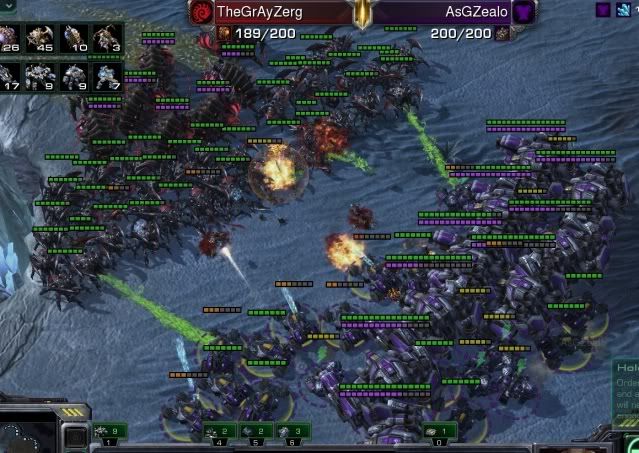
Task: Click the minimap in the bottom-left corner
Action: (x=25, y=436)
